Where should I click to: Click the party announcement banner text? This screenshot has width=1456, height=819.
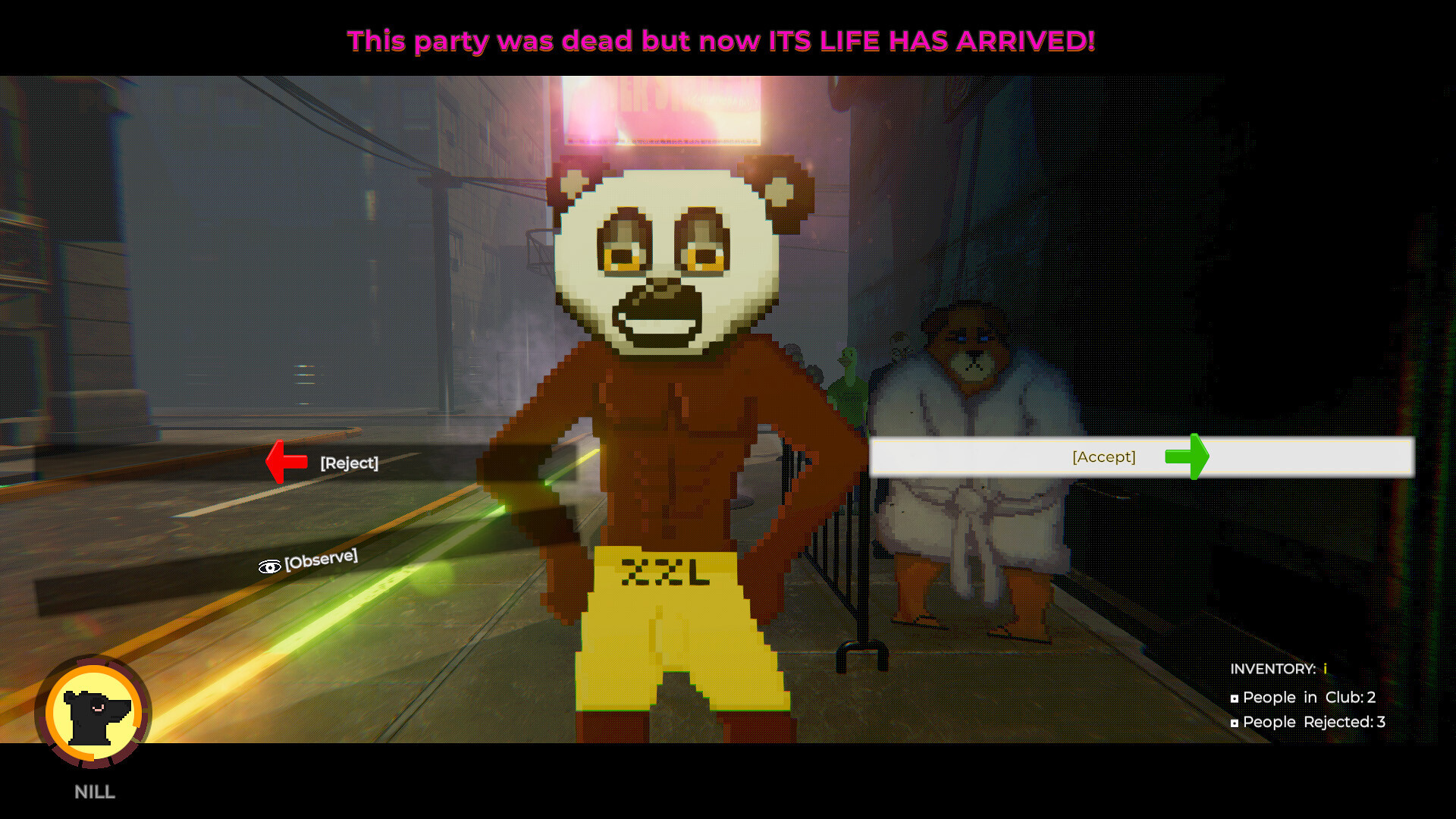click(721, 41)
